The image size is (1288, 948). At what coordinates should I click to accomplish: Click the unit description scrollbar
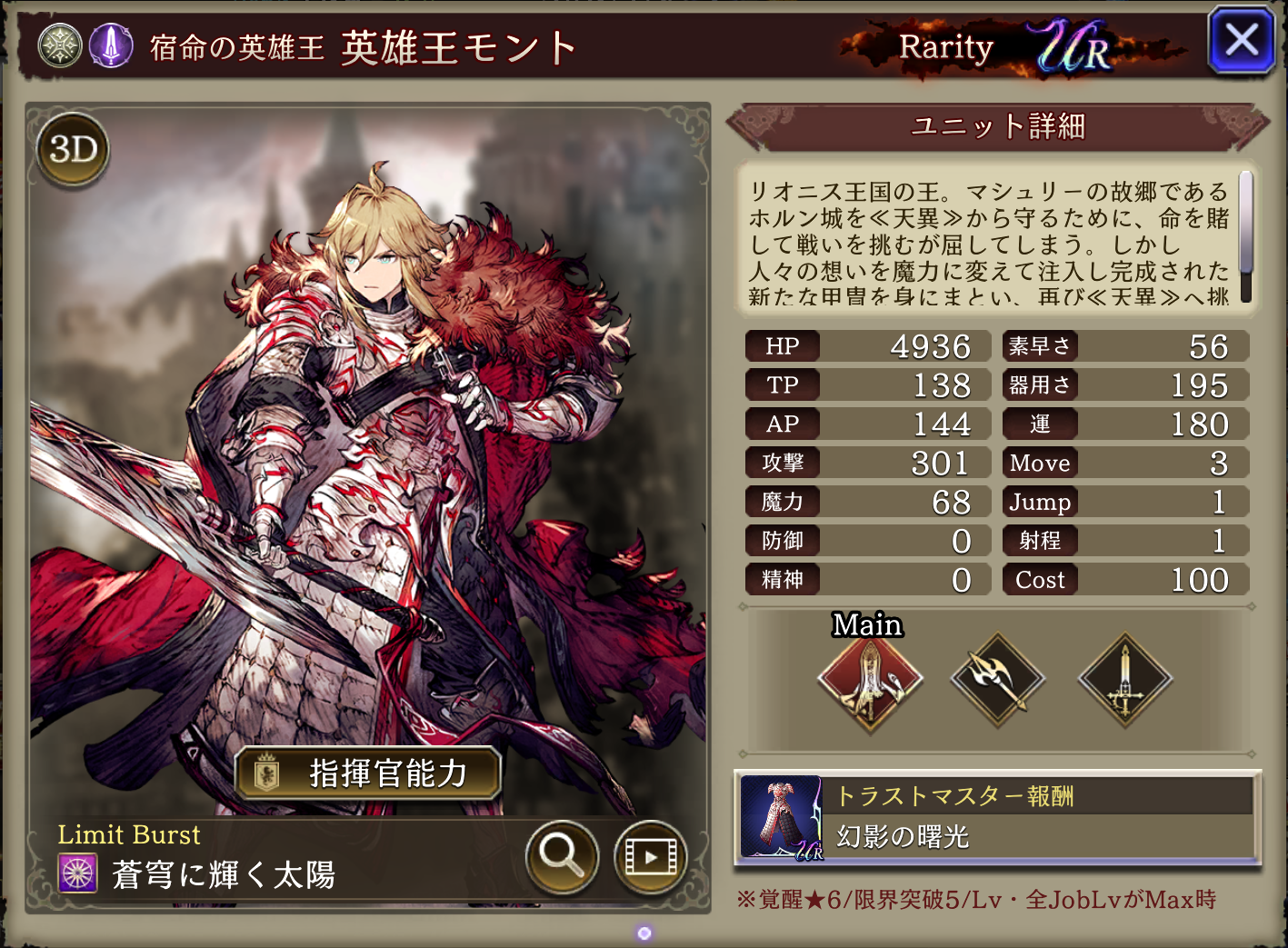[x=1245, y=236]
